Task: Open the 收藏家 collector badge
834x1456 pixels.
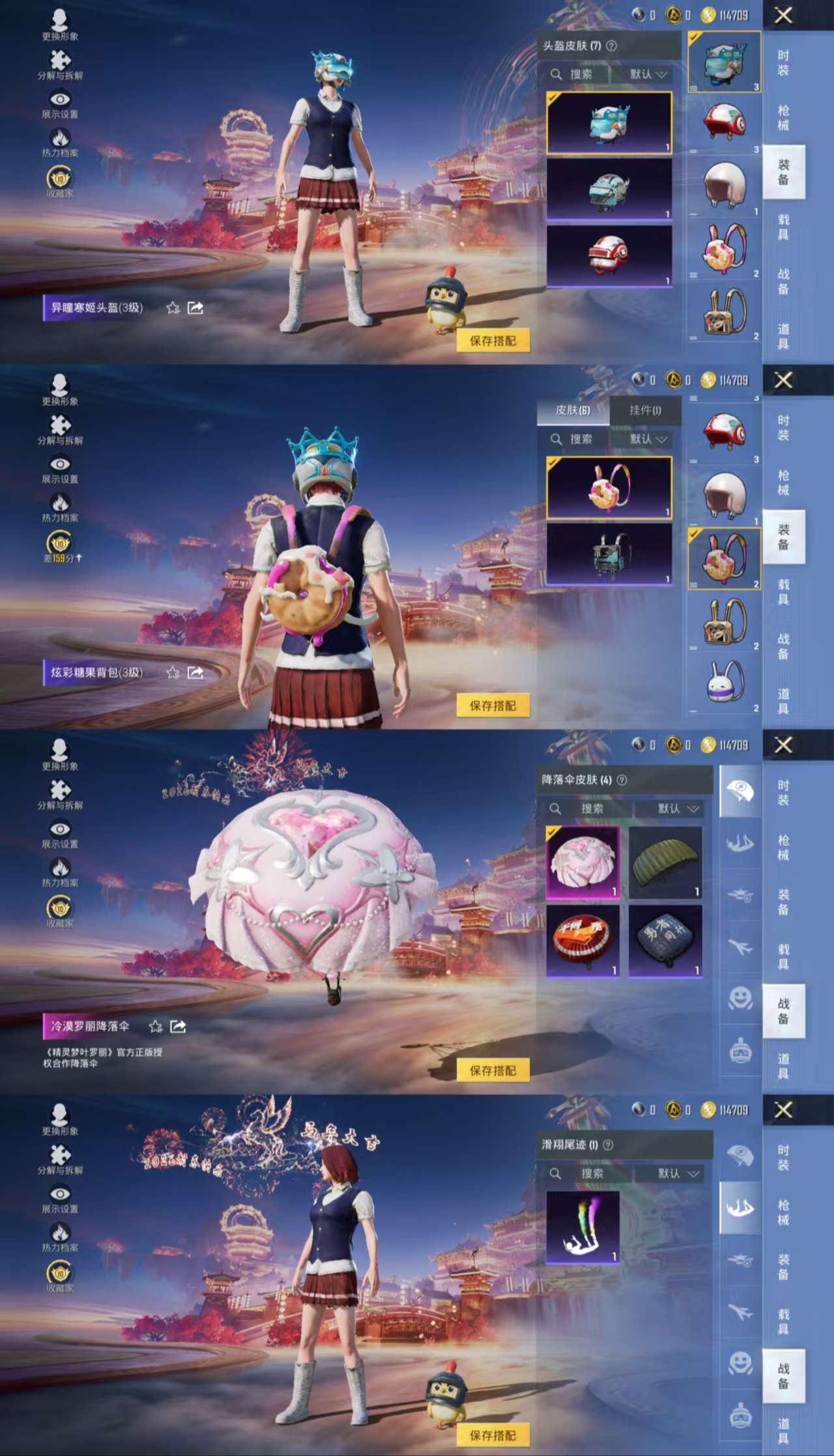Action: tap(59, 177)
